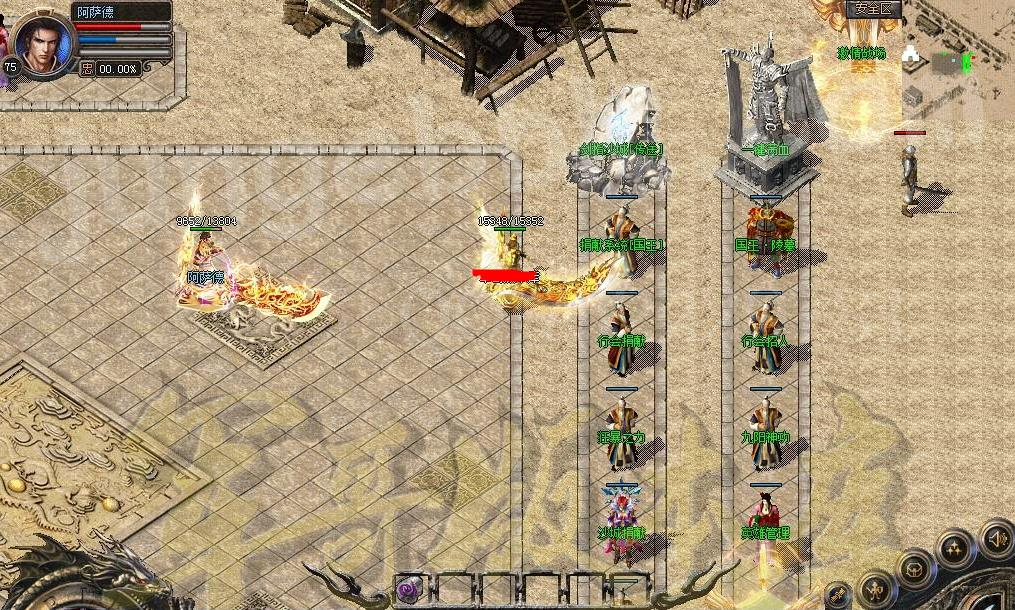Open the bag with the chest icon
Viewport: 1015px width, 610px height.
[x=914, y=569]
